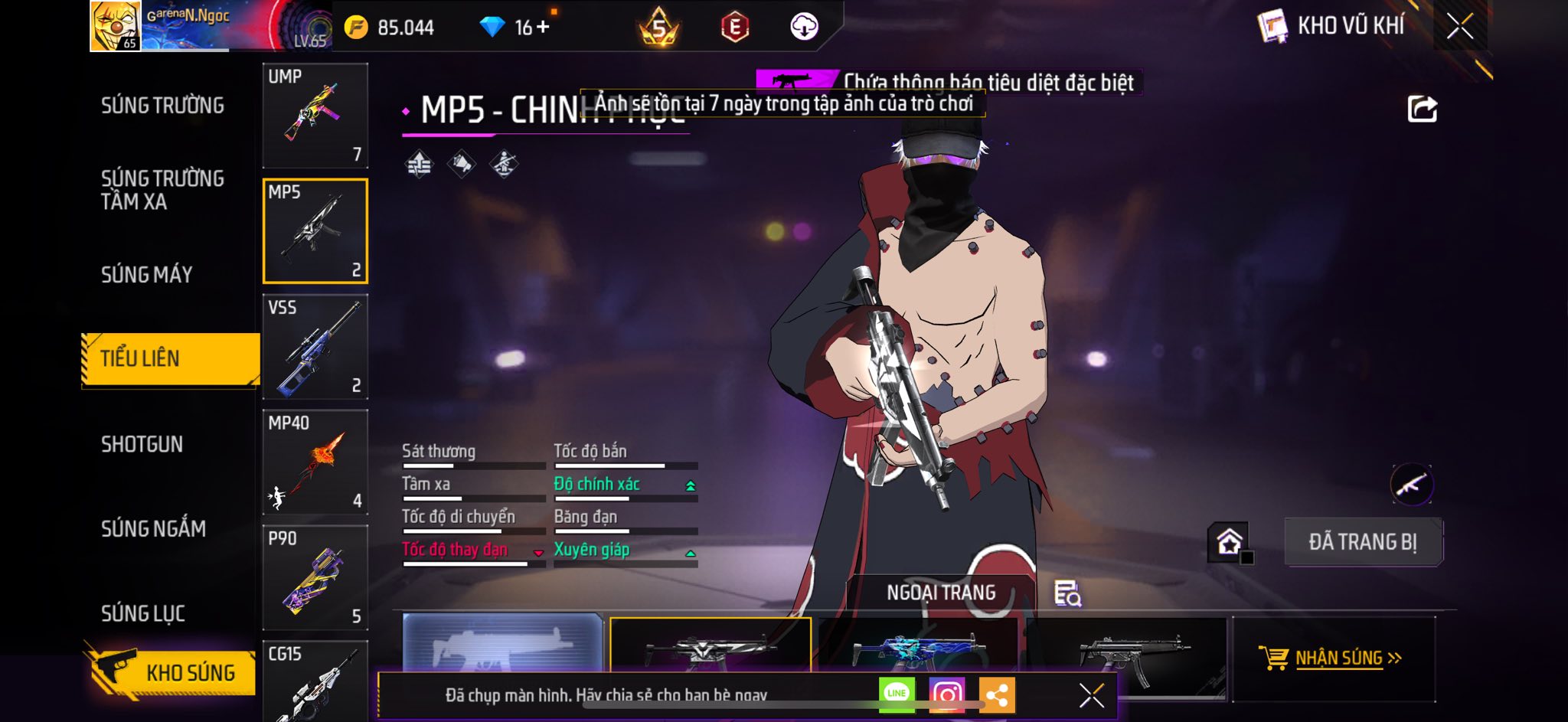The image size is (1568, 722).
Task: Select the MP40 weapon slot
Action: click(315, 462)
